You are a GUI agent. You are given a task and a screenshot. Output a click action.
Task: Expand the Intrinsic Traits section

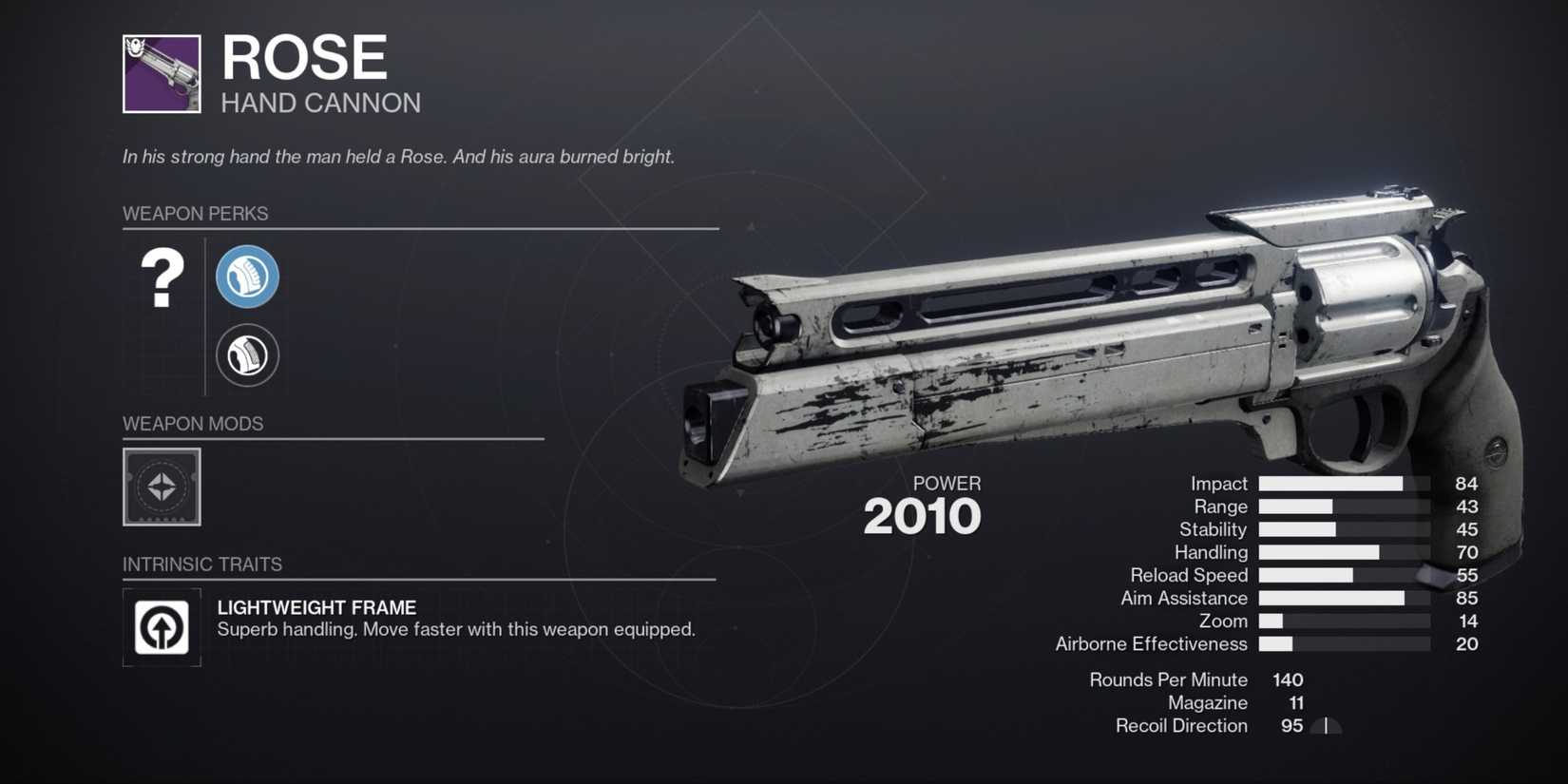click(202, 564)
